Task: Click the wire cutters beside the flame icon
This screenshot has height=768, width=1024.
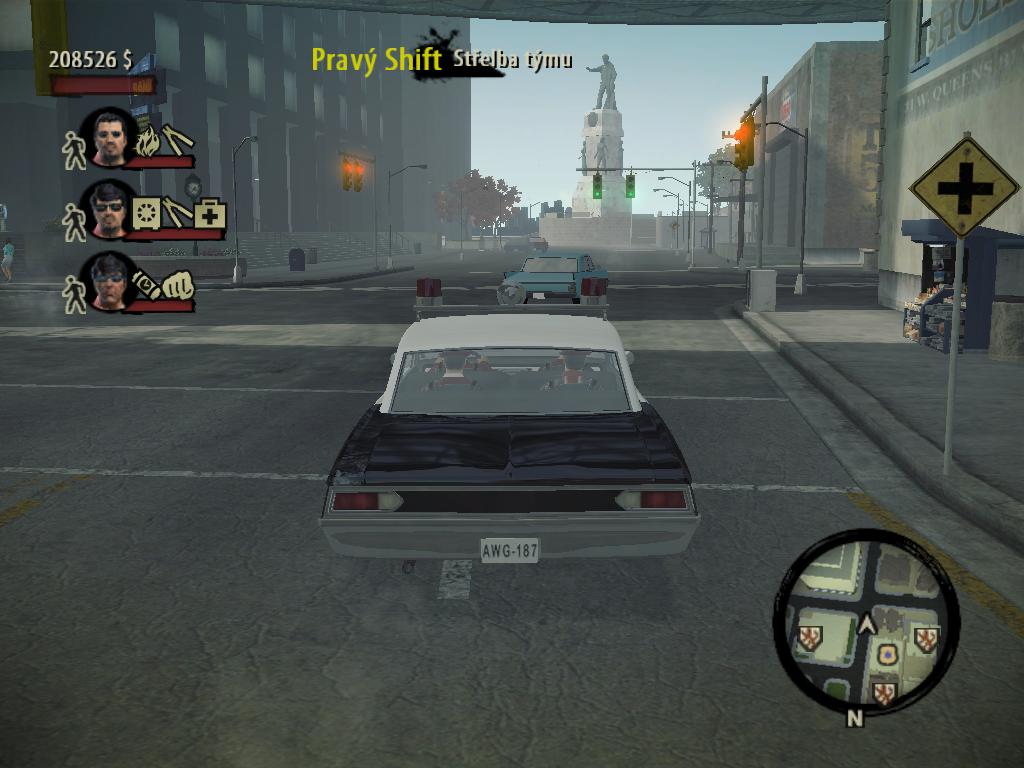Action: pyautogui.click(x=177, y=139)
